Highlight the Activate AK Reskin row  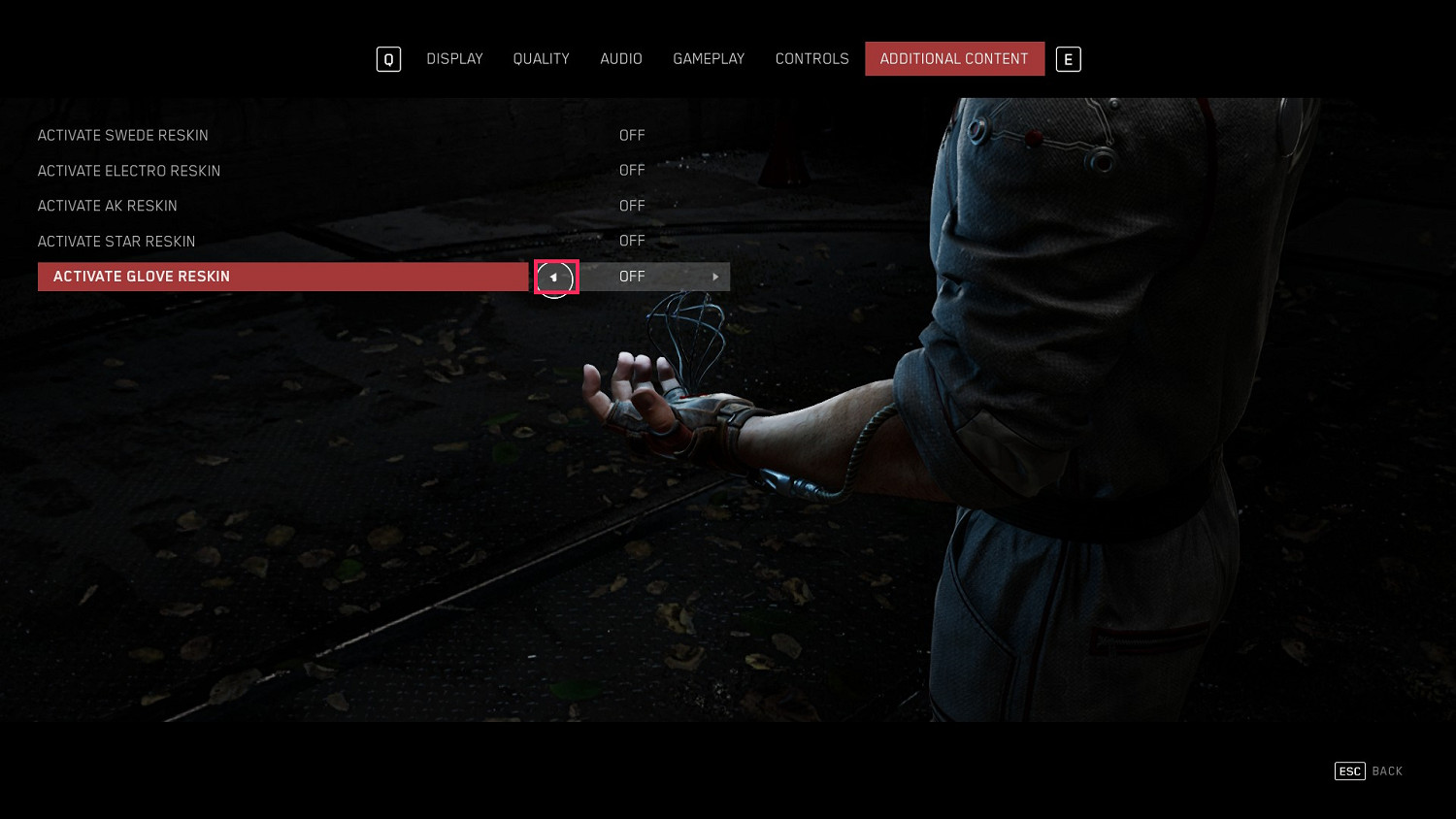108,206
